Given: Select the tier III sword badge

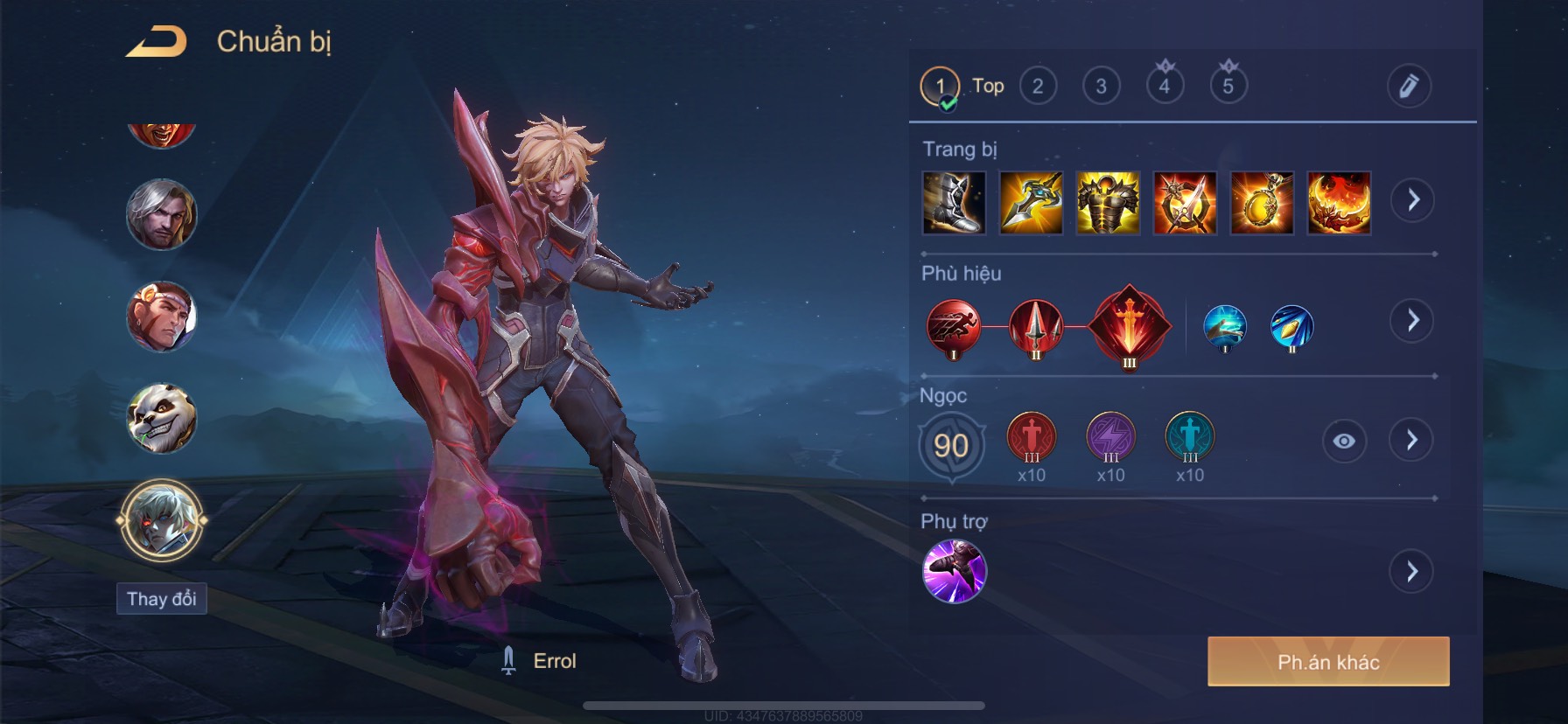Looking at the screenshot, I should (1129, 327).
